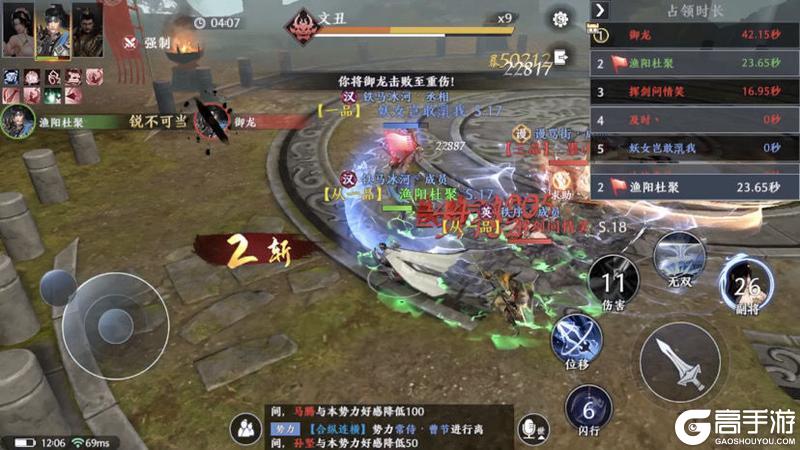Open the friends and team icon
The image size is (800, 450).
coord(245,428)
